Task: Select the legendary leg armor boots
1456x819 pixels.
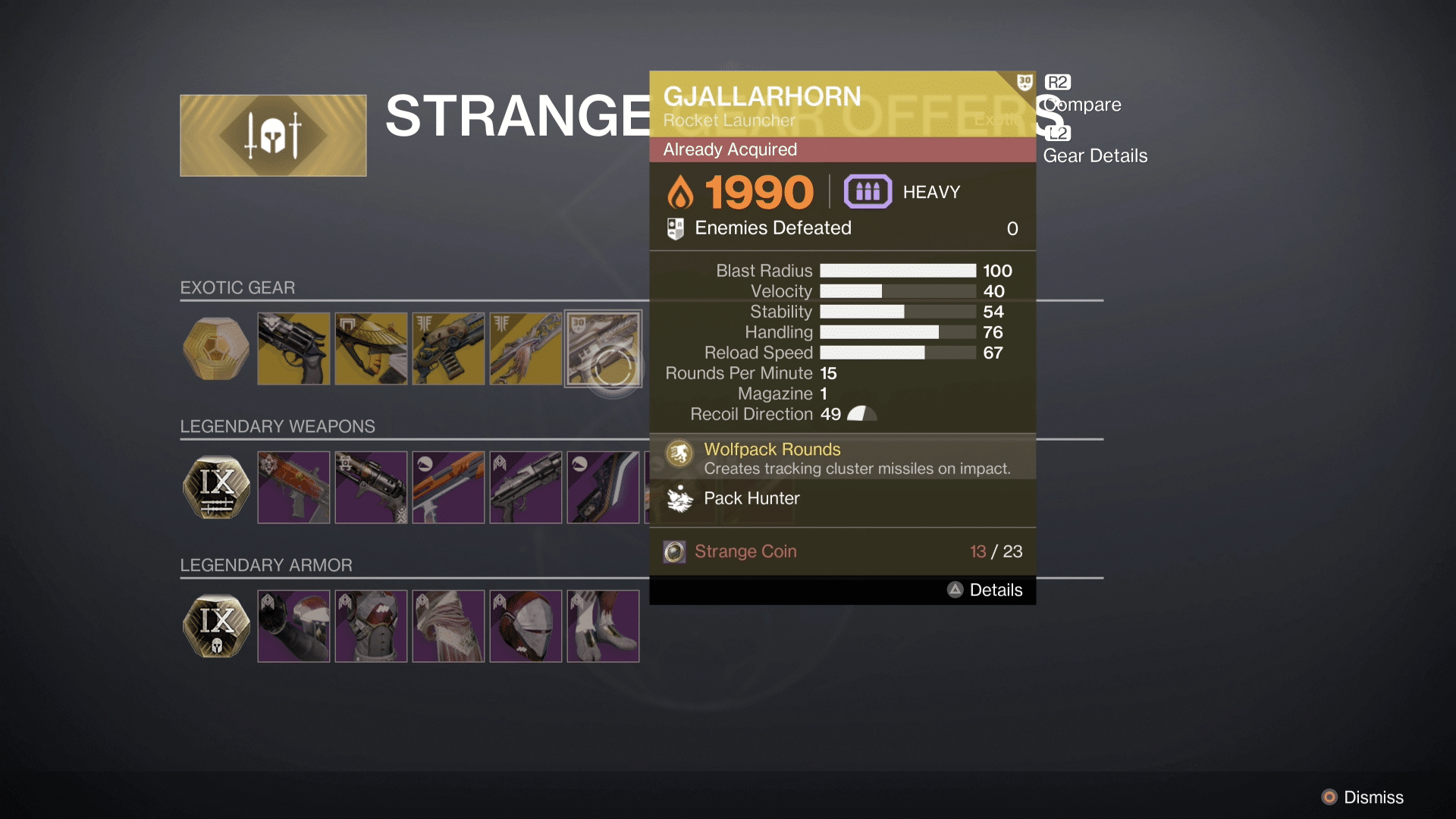Action: click(x=603, y=626)
